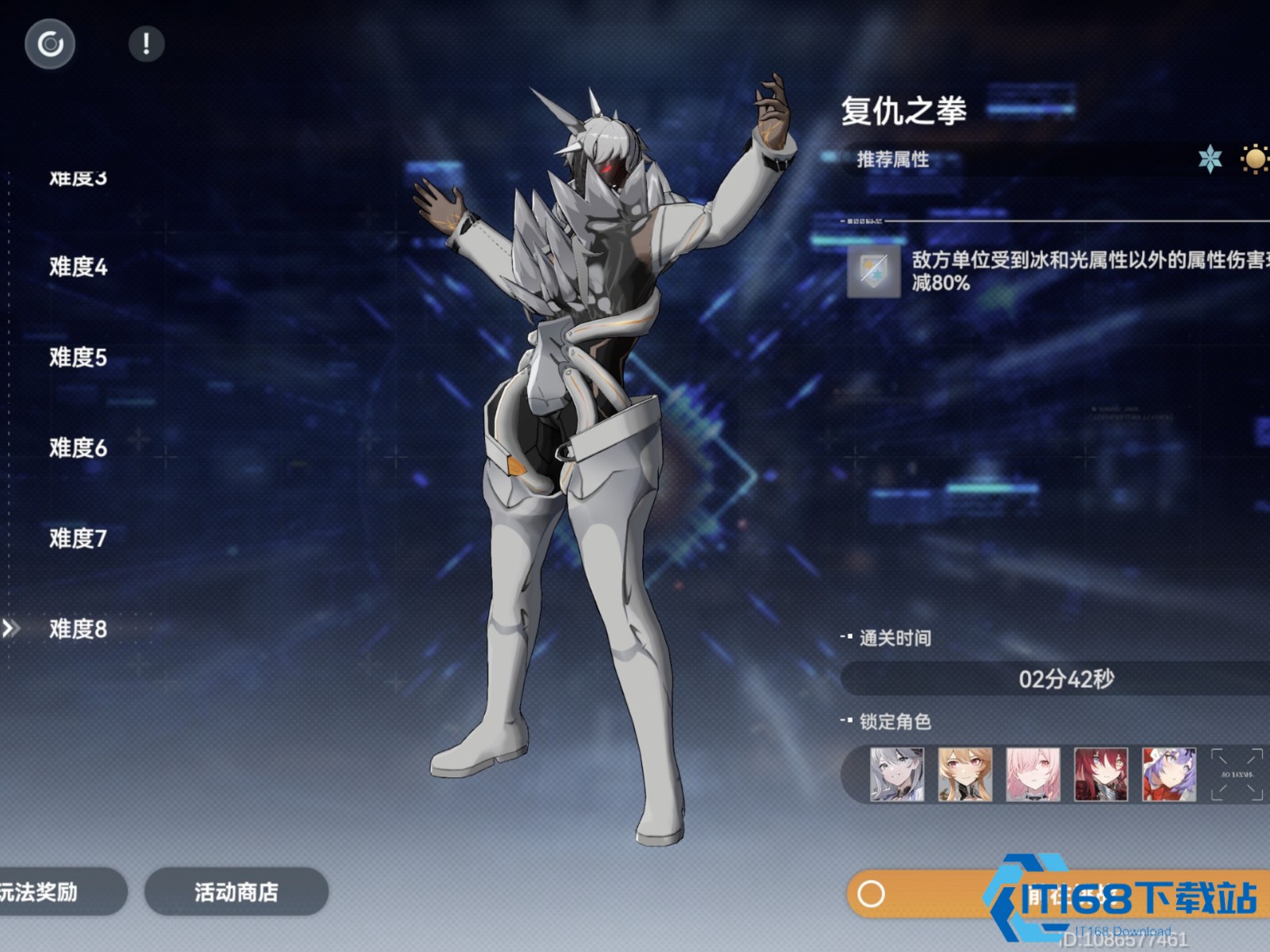
Task: Expand the arrow indicator beside 难度8
Action: pyautogui.click(x=11, y=629)
